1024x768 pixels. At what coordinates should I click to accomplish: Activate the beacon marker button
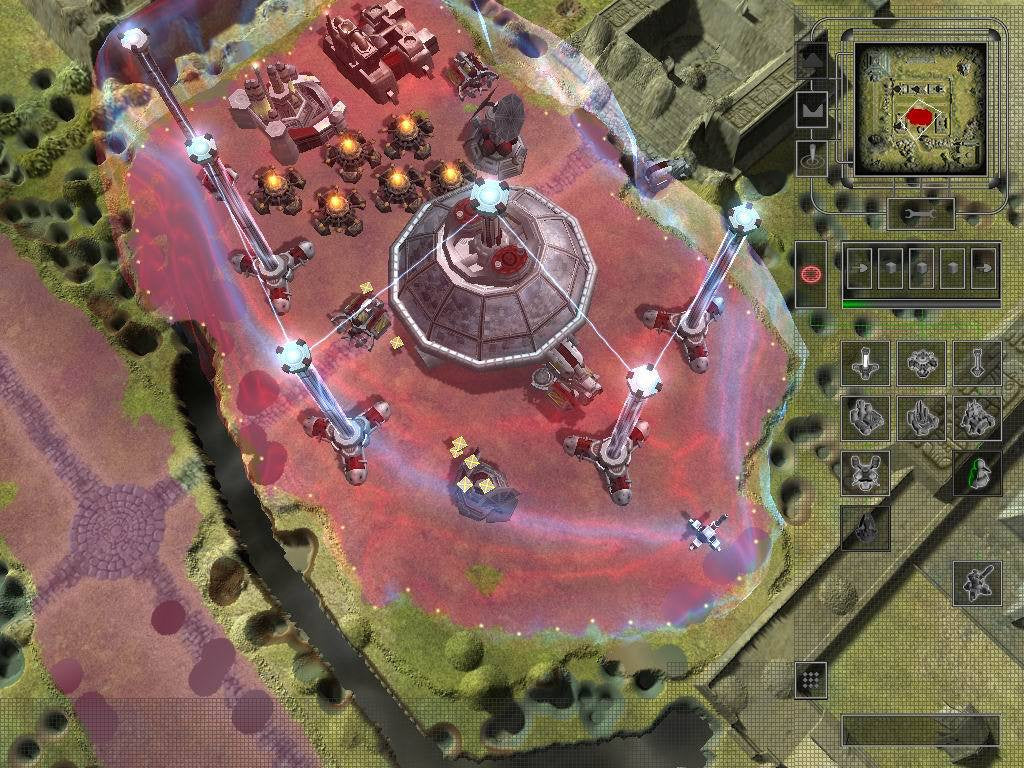pyautogui.click(x=811, y=158)
